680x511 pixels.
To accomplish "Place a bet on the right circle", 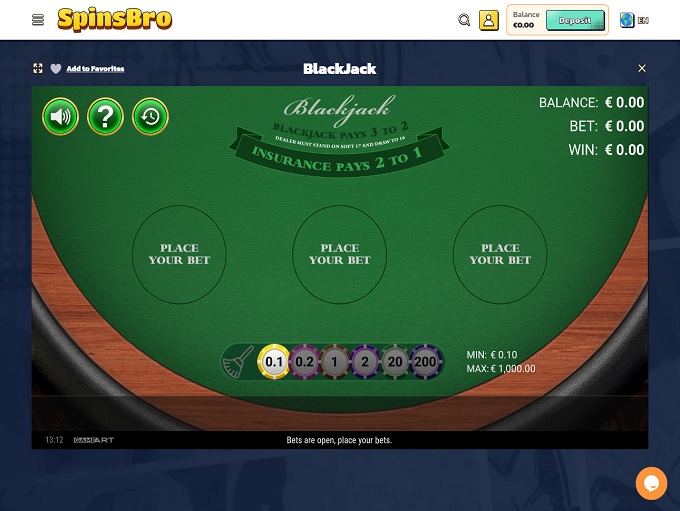I will click(x=500, y=254).
